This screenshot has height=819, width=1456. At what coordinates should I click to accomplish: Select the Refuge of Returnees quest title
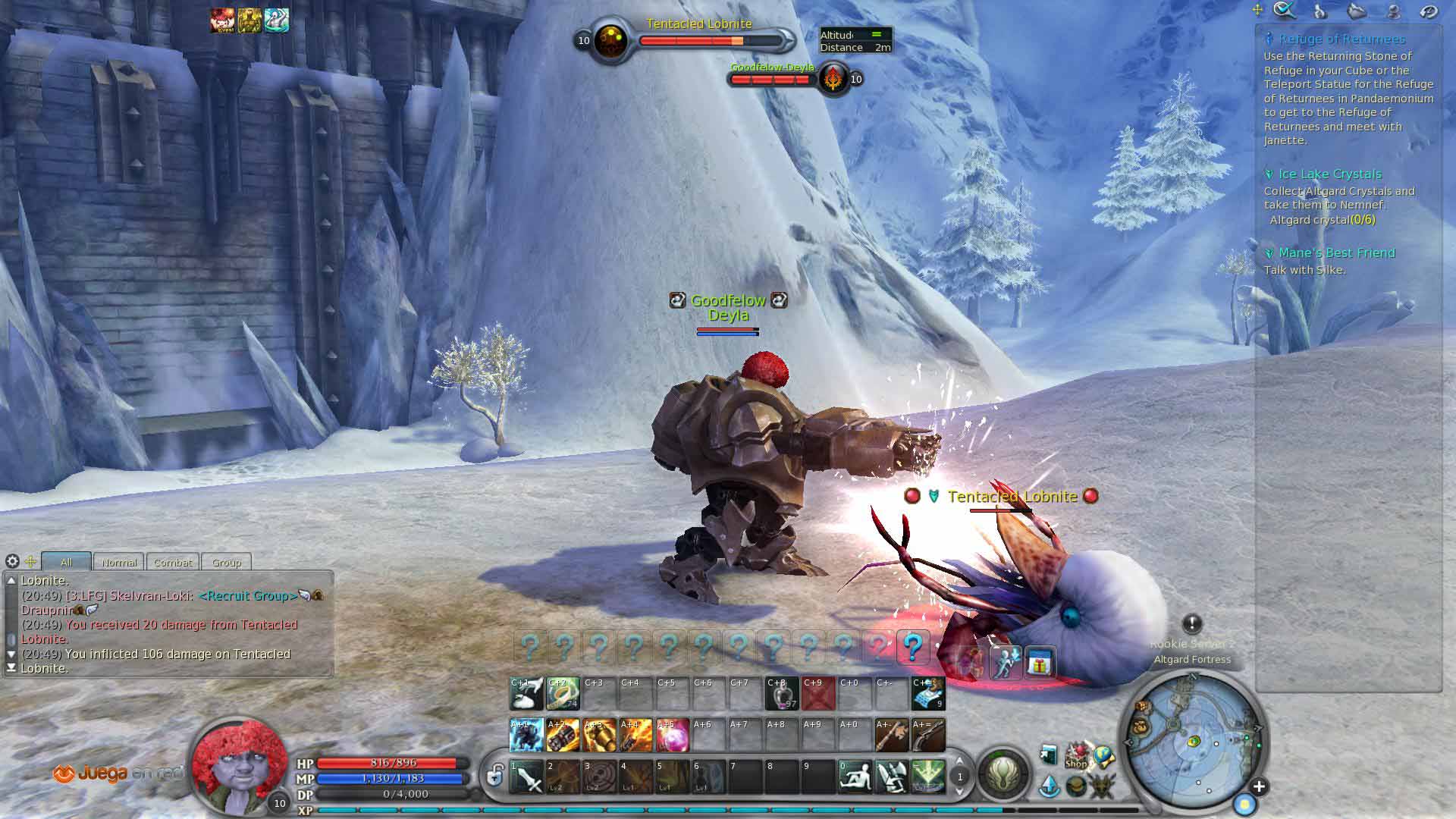(1341, 39)
